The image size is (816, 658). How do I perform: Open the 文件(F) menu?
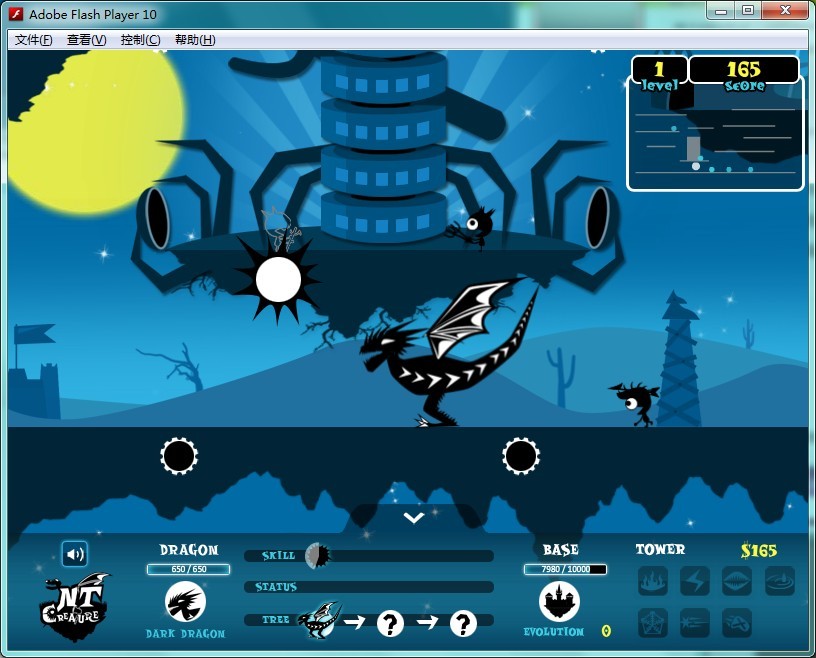[x=33, y=40]
